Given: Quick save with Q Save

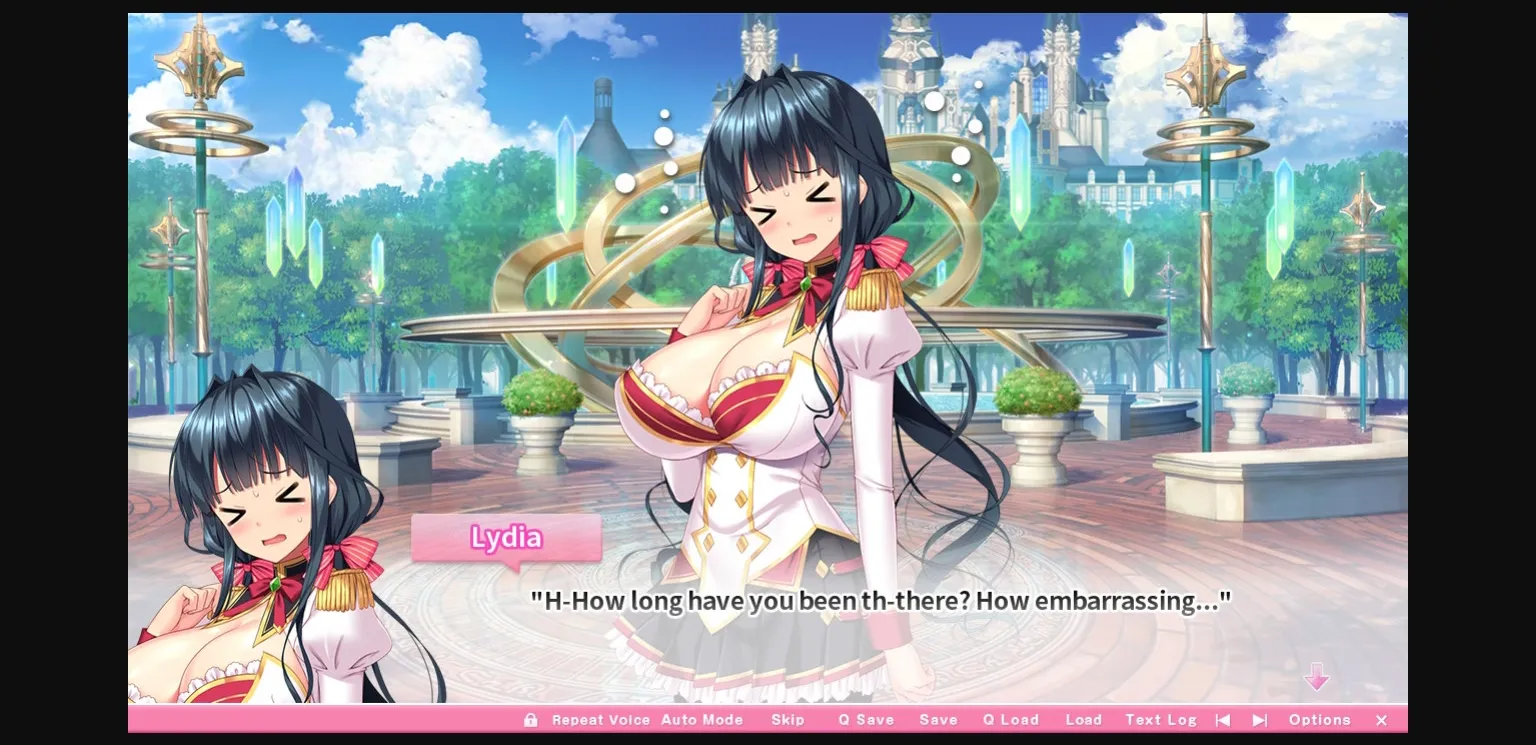Looking at the screenshot, I should point(866,719).
